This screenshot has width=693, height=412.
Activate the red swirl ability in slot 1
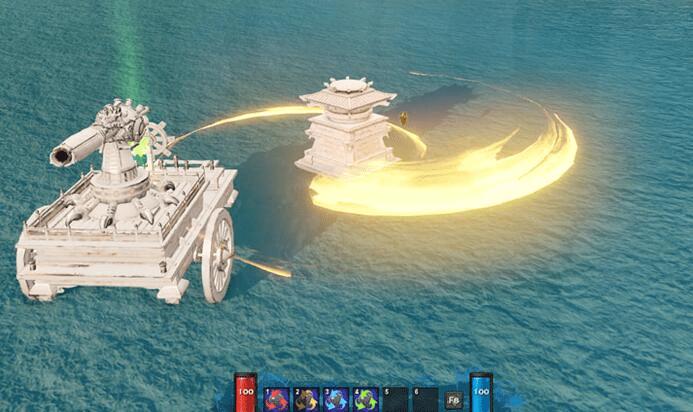277,399
